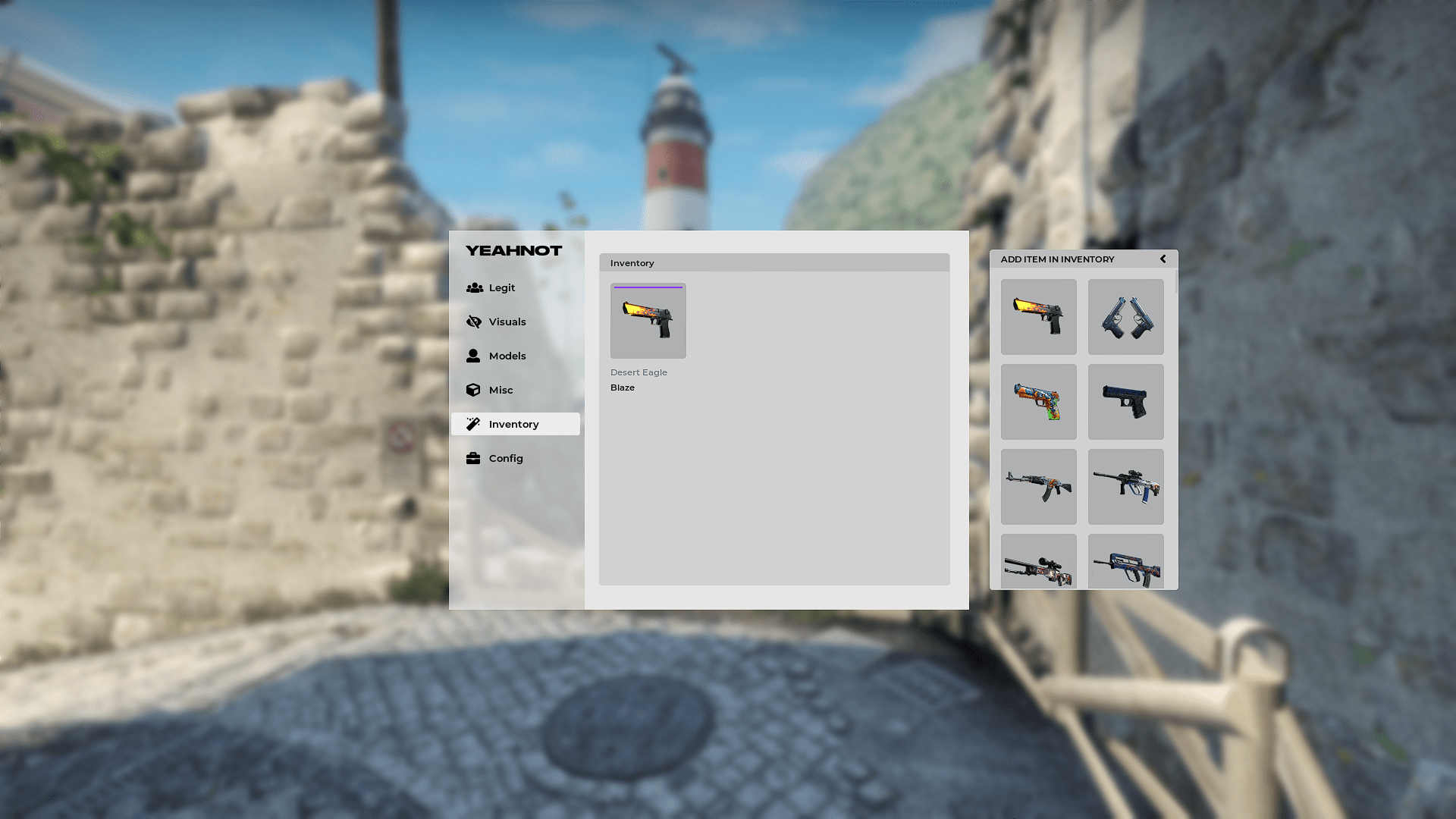Choose the blue AUG skin tile
The height and width of the screenshot is (819, 1456).
coord(1125,487)
